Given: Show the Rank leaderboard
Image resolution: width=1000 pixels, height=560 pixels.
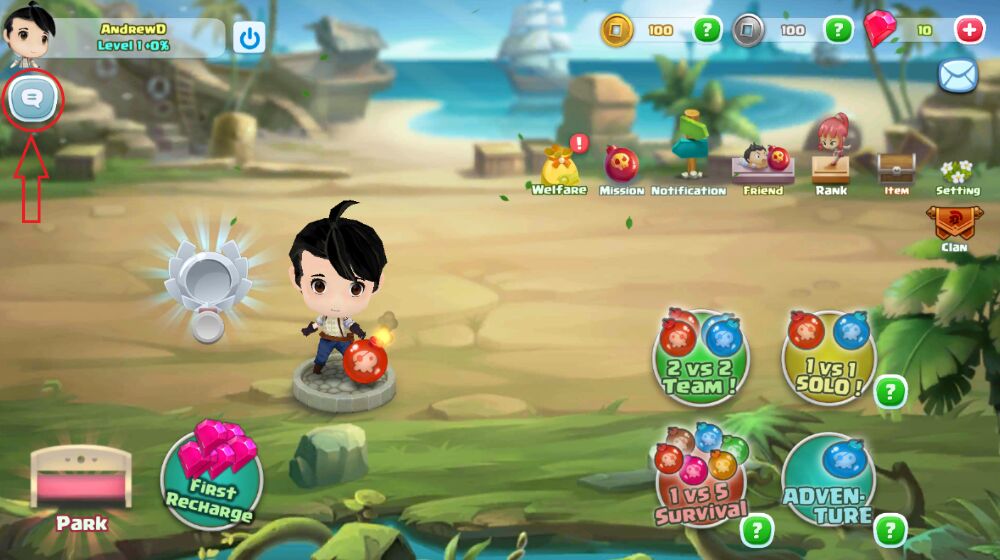Looking at the screenshot, I should click(831, 160).
